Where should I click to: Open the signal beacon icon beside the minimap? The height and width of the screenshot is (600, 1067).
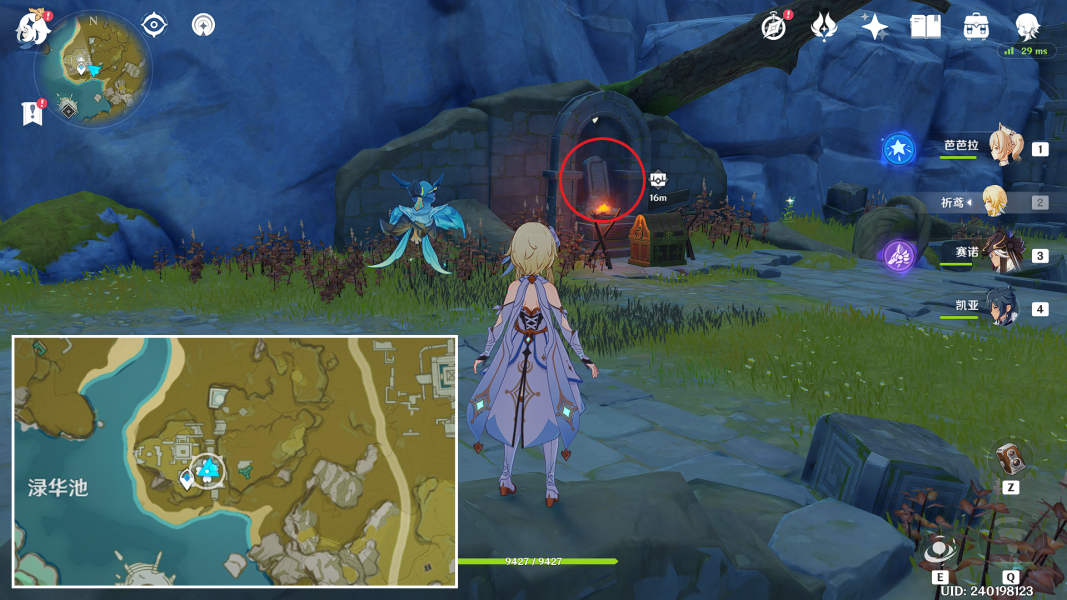(x=204, y=24)
